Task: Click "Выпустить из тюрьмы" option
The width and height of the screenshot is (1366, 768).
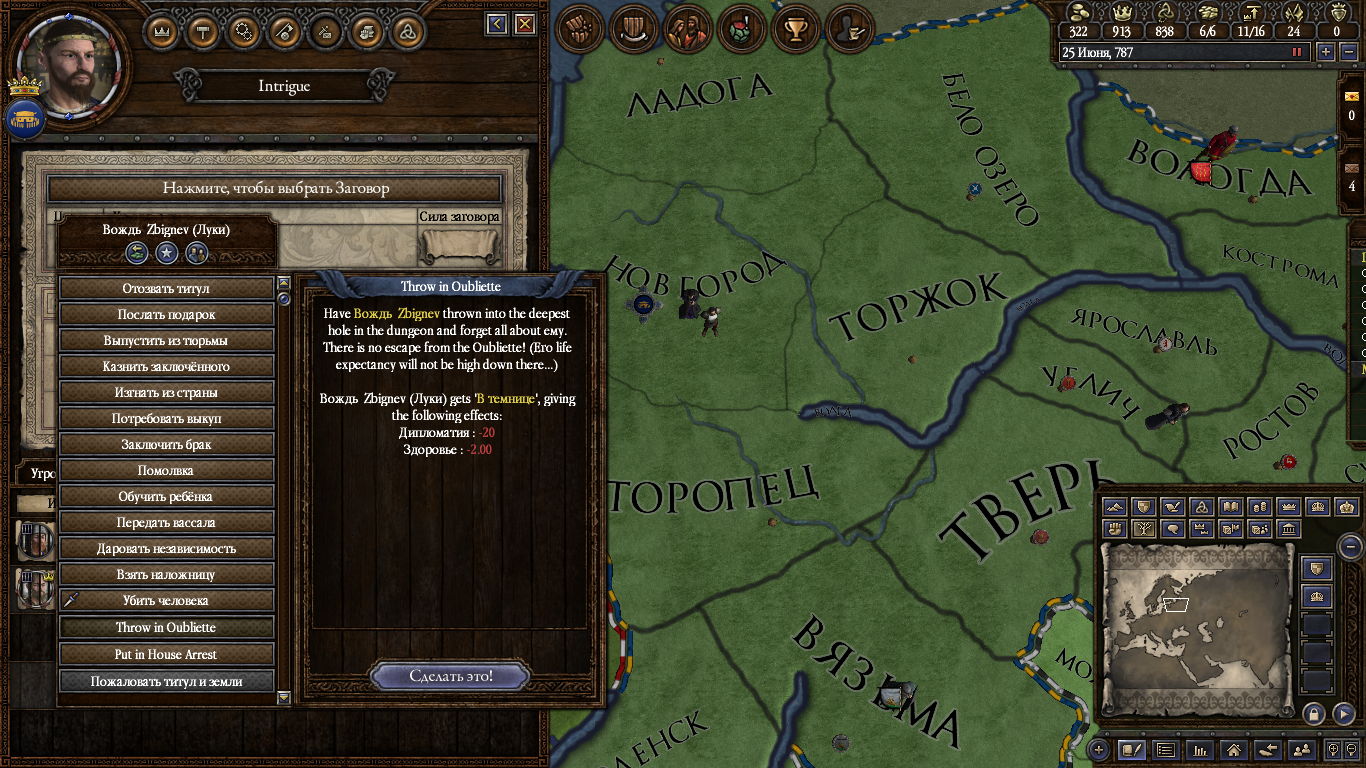Action: pyautogui.click(x=166, y=340)
